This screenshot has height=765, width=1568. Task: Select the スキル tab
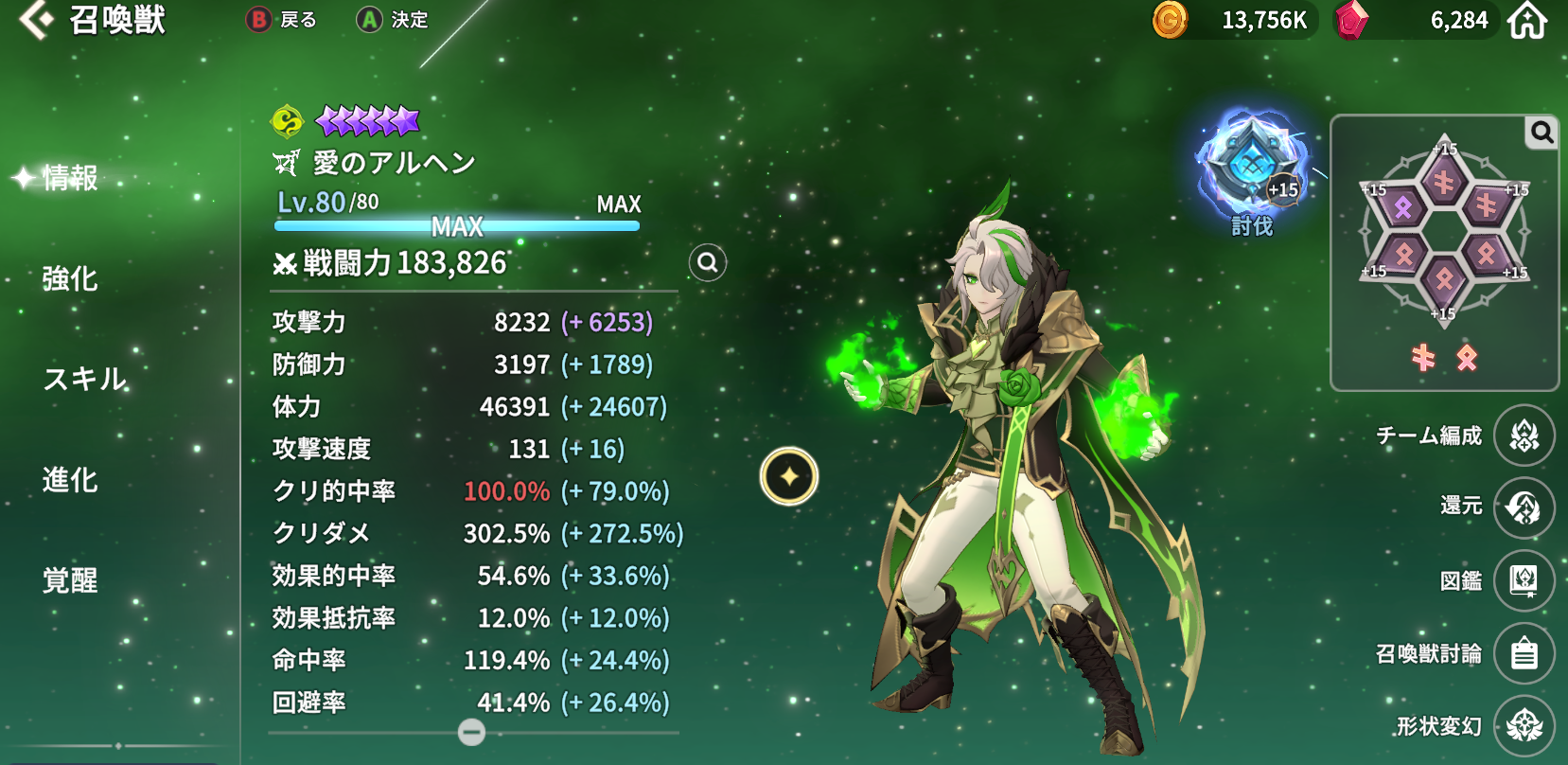click(84, 380)
